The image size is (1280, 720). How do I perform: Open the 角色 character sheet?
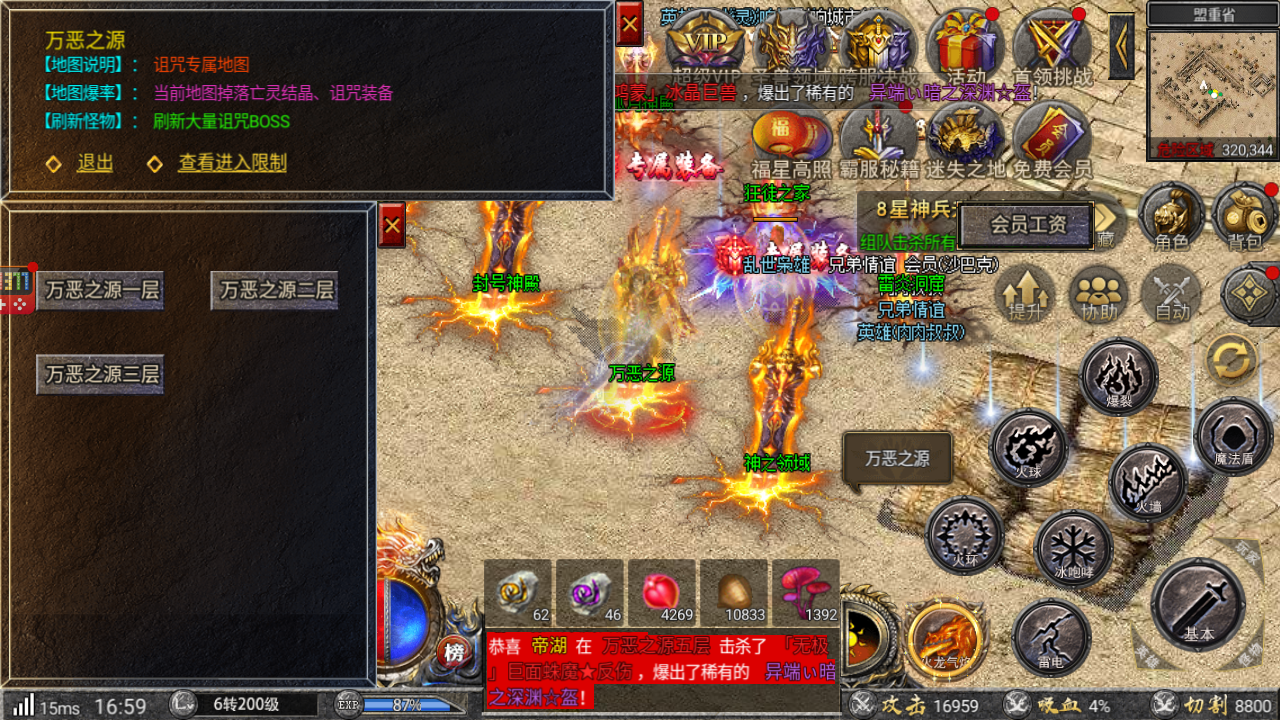point(1171,214)
